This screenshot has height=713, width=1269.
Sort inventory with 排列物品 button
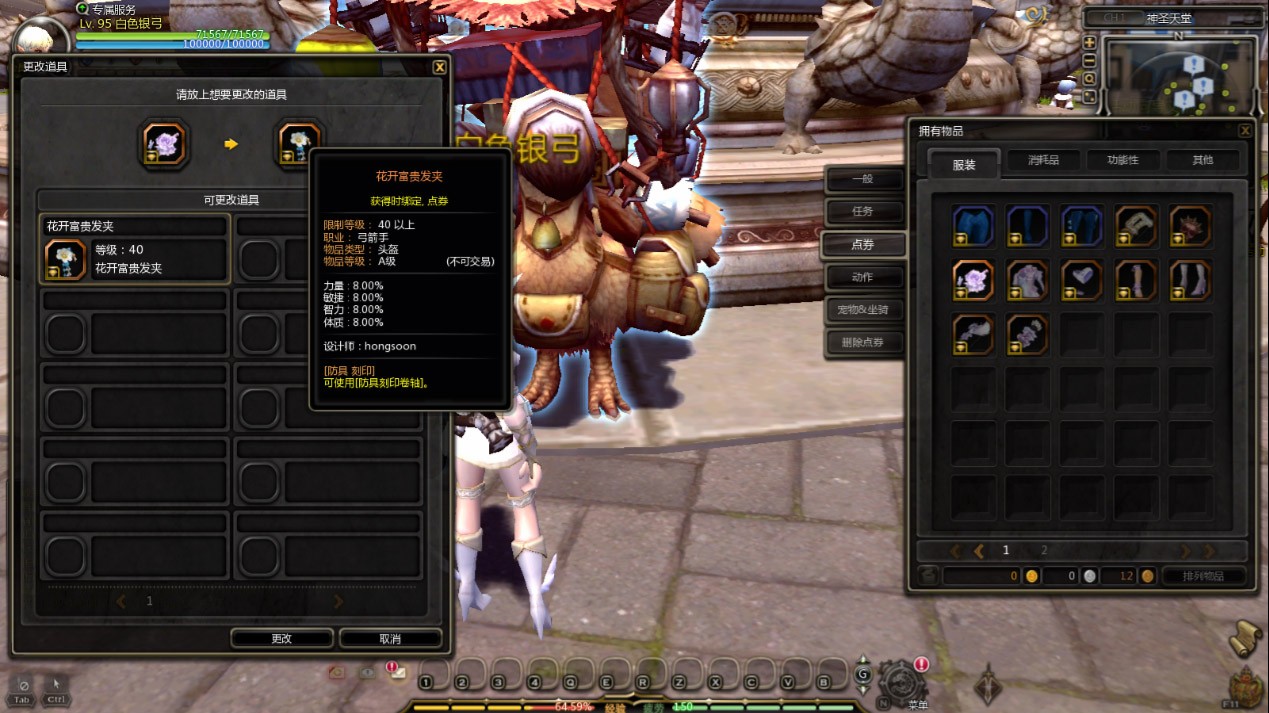[1204, 576]
